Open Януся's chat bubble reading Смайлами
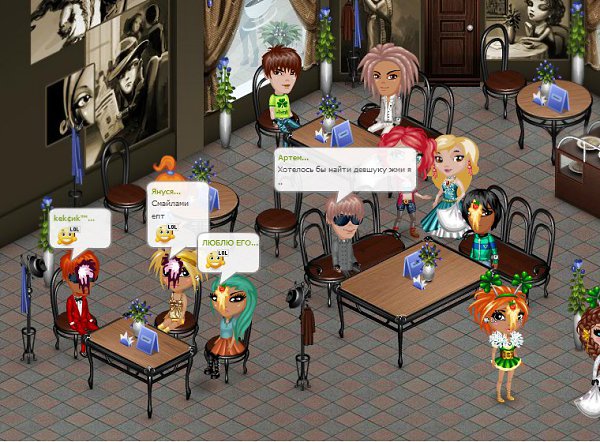 pos(177,212)
